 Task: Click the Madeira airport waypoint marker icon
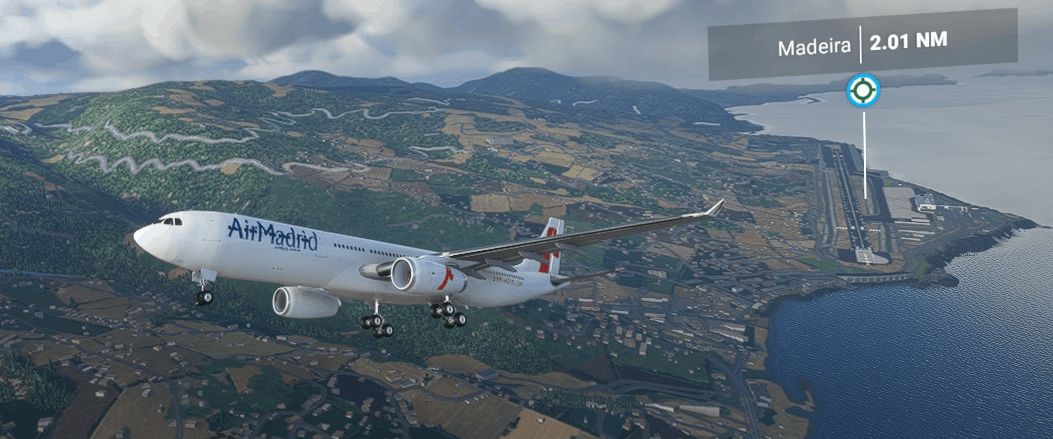click(862, 92)
